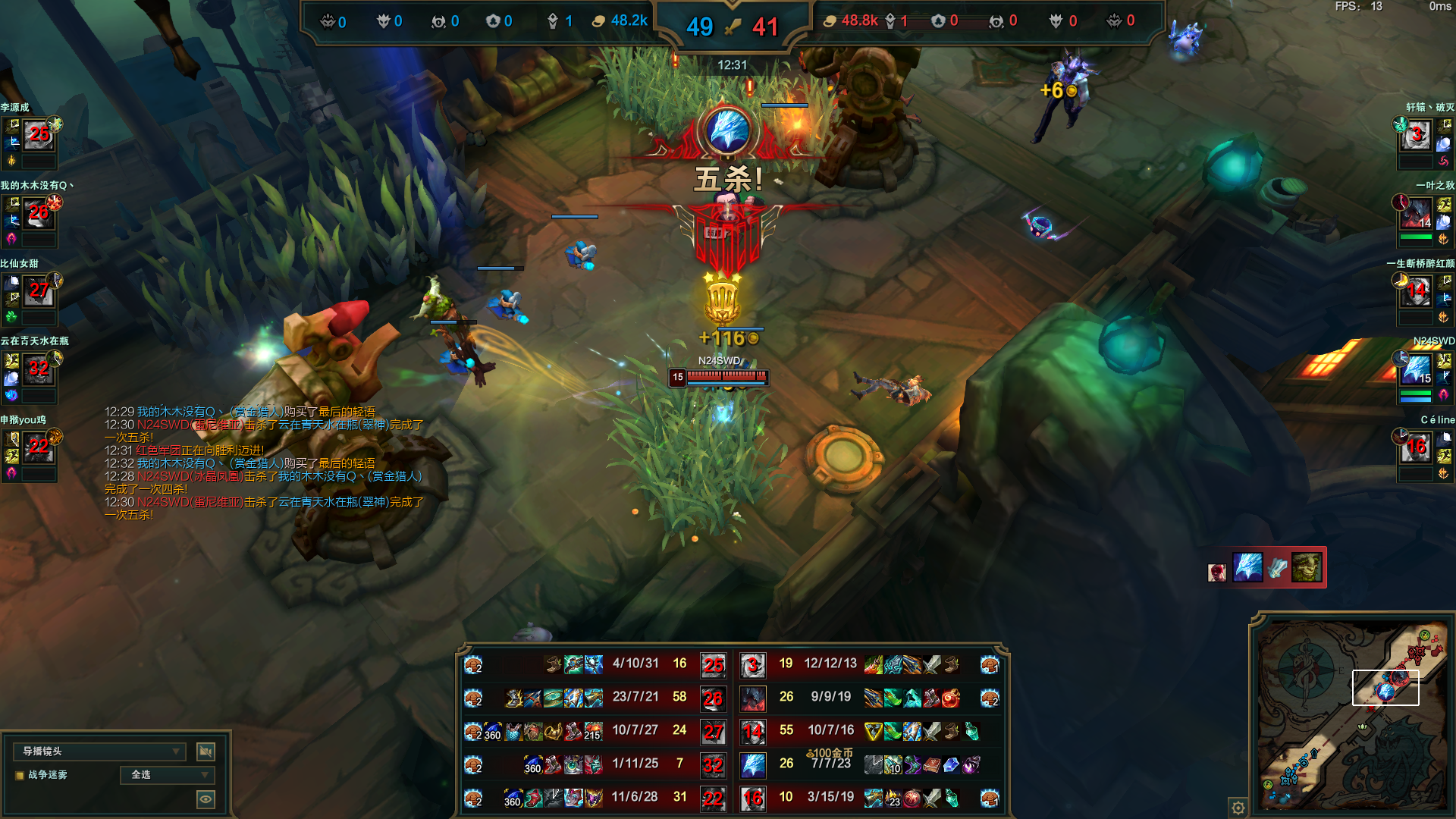Select player 李源成 portrait in left team
Viewport: 1456px width, 819px height.
tap(39, 136)
